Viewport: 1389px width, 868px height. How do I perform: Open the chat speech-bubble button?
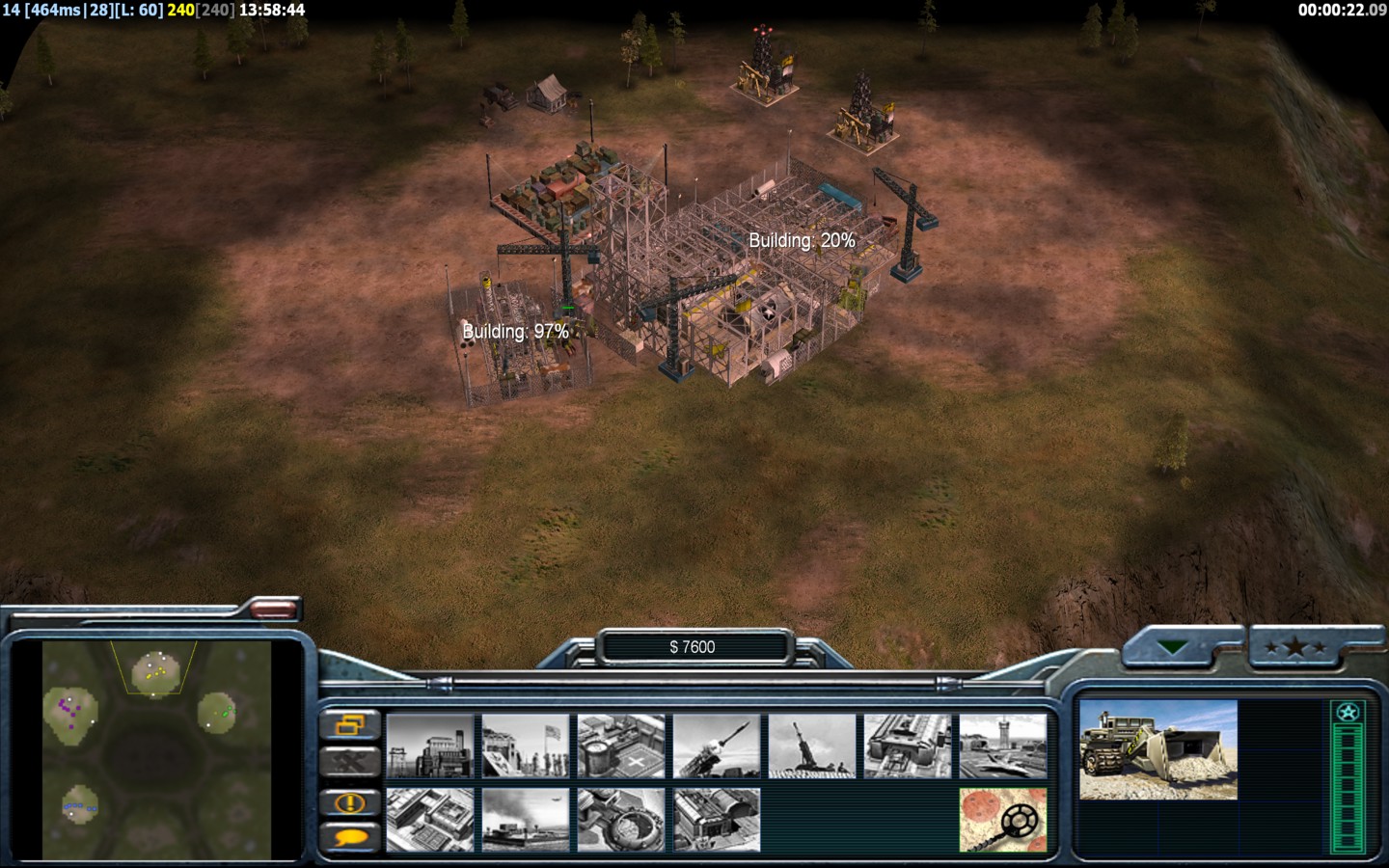(349, 837)
